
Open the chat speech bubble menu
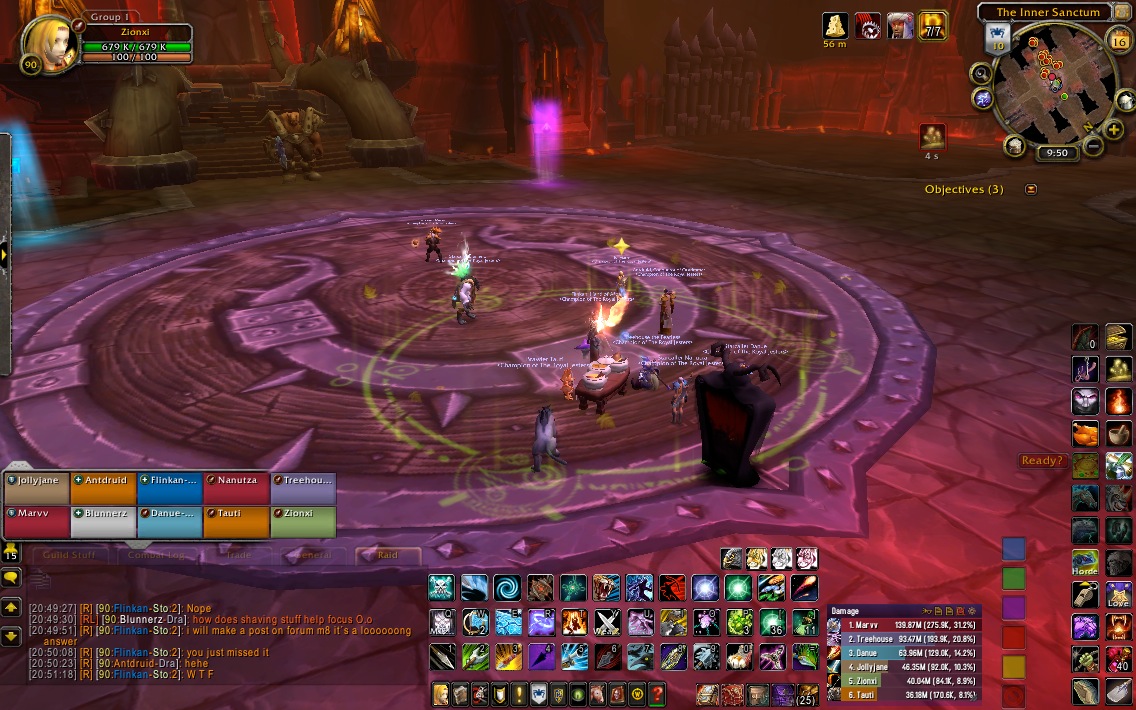coord(11,578)
